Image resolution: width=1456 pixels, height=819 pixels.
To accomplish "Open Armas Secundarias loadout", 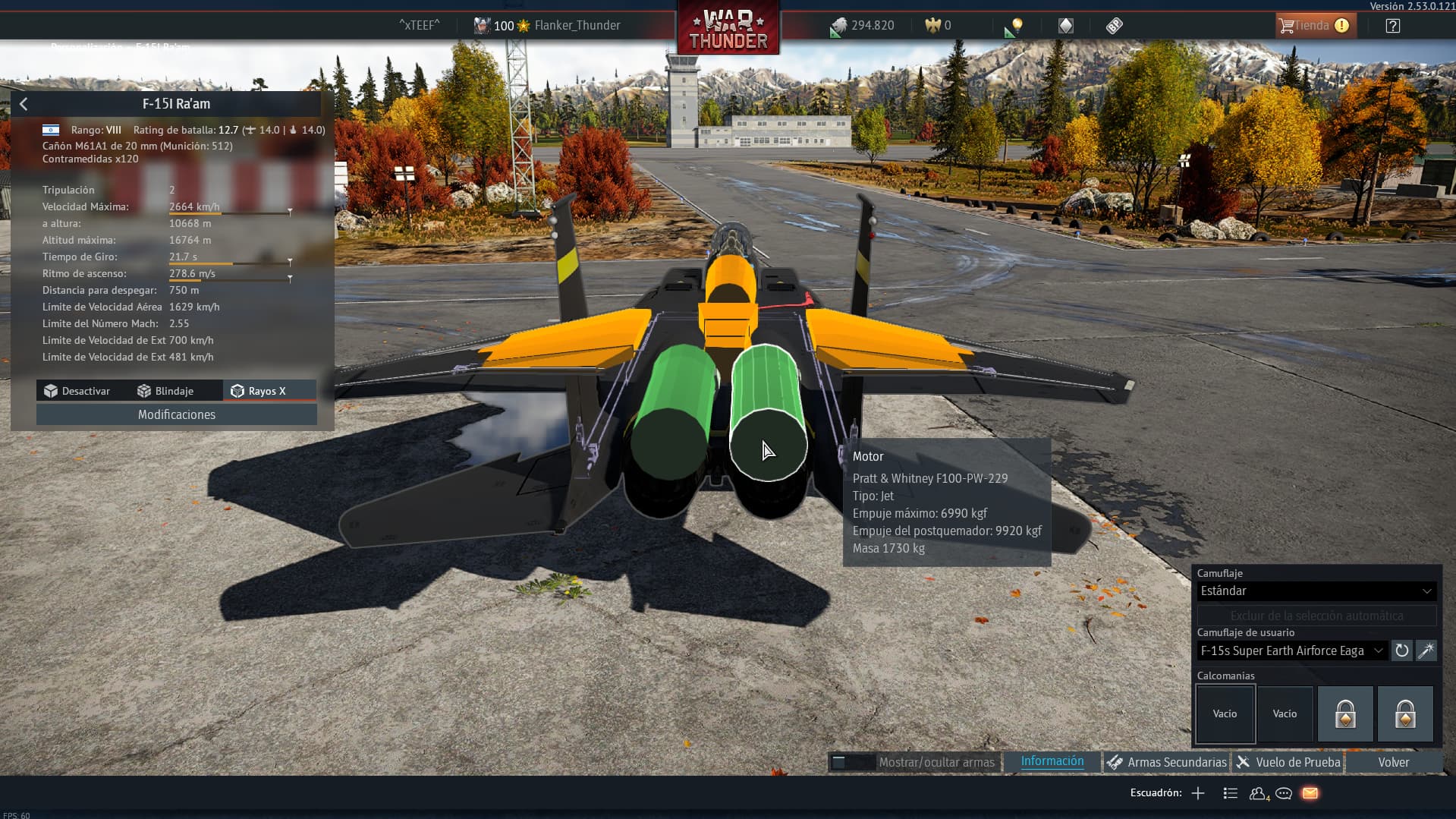I will point(1167,762).
